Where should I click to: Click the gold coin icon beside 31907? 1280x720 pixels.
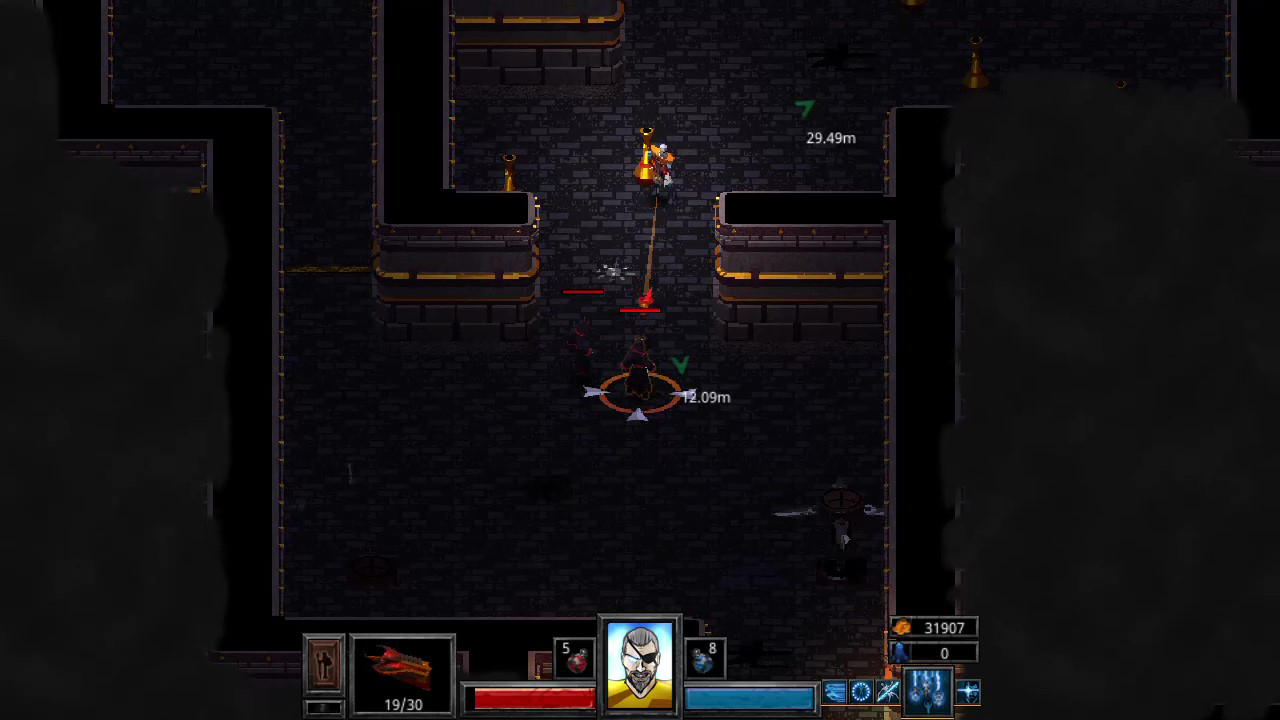coord(901,627)
